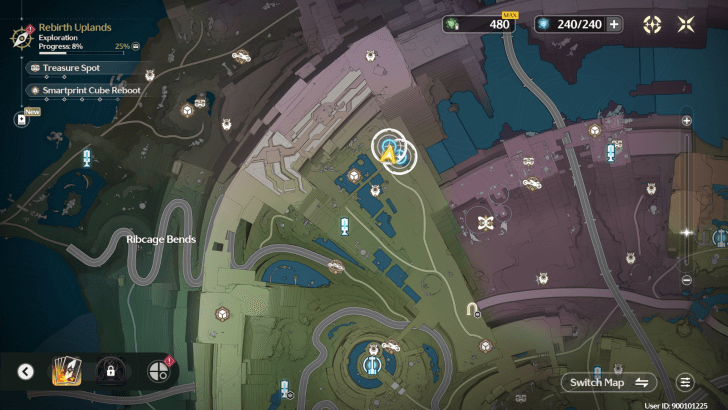The image size is (728, 410).
Task: Zoom in the map with the plus button
Action: tap(687, 120)
